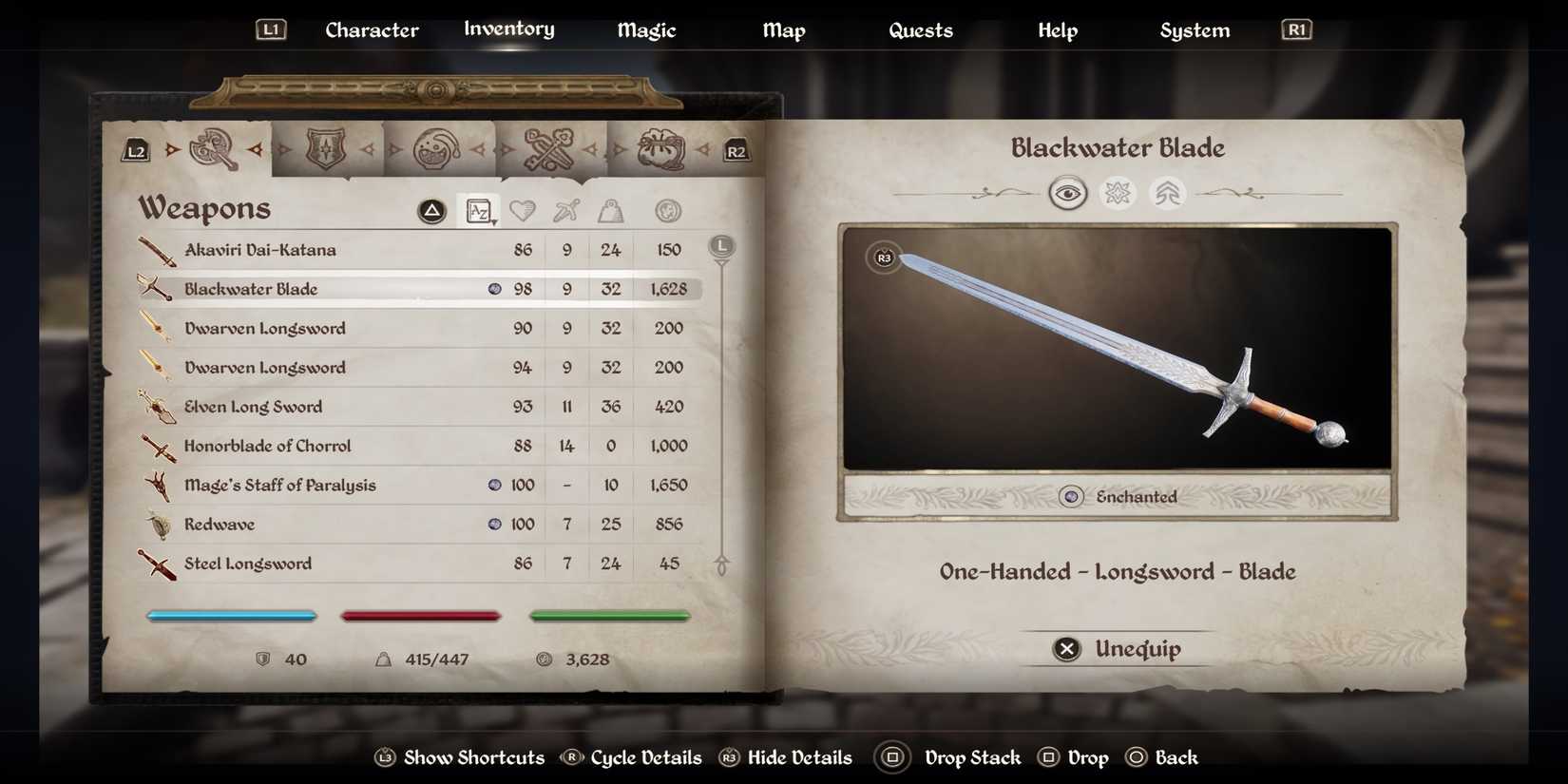The width and height of the screenshot is (1568, 784).
Task: Click the red encumbrance bar
Action: tap(421, 615)
